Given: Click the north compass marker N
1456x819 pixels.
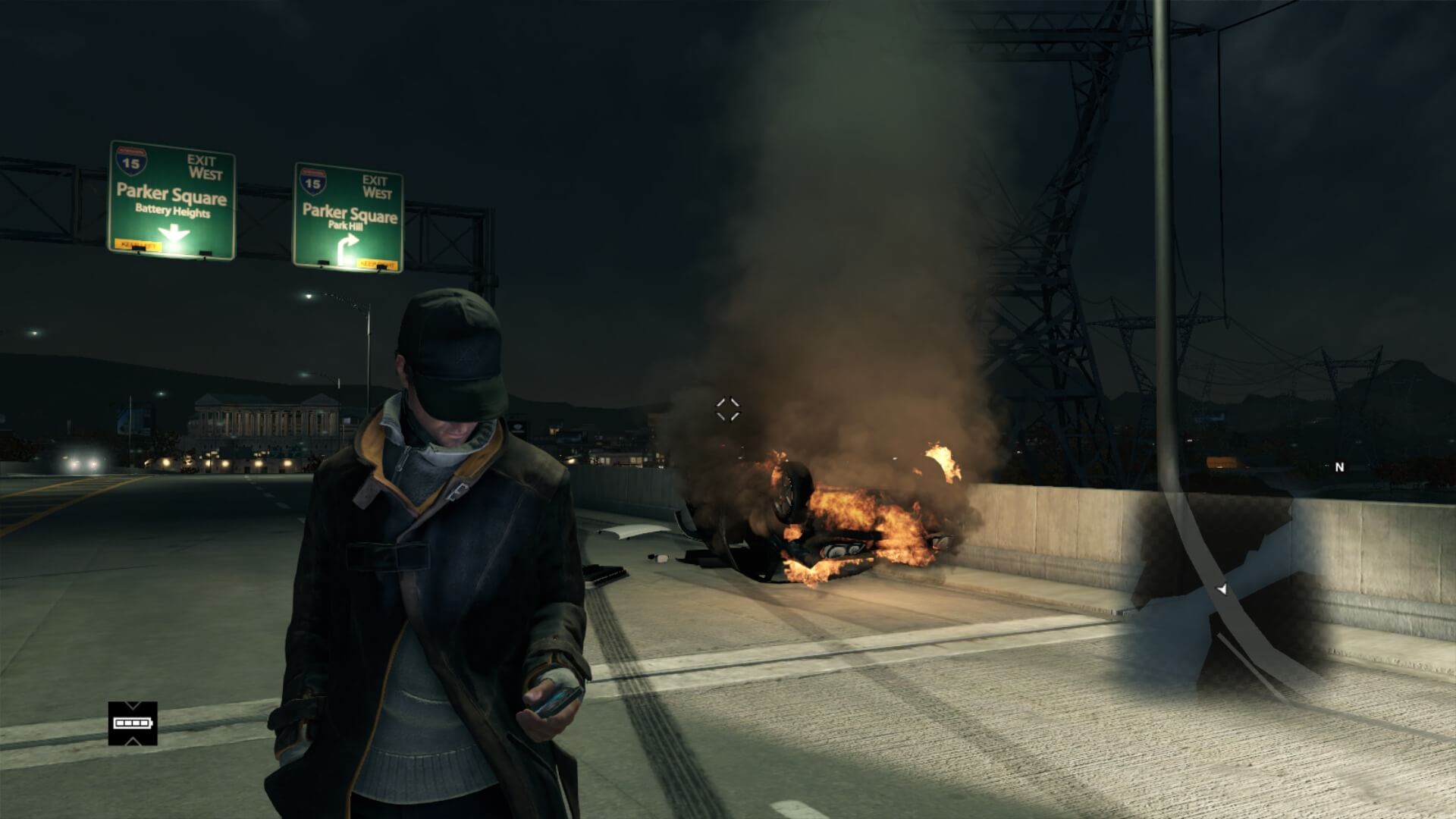Looking at the screenshot, I should coord(1339,467).
